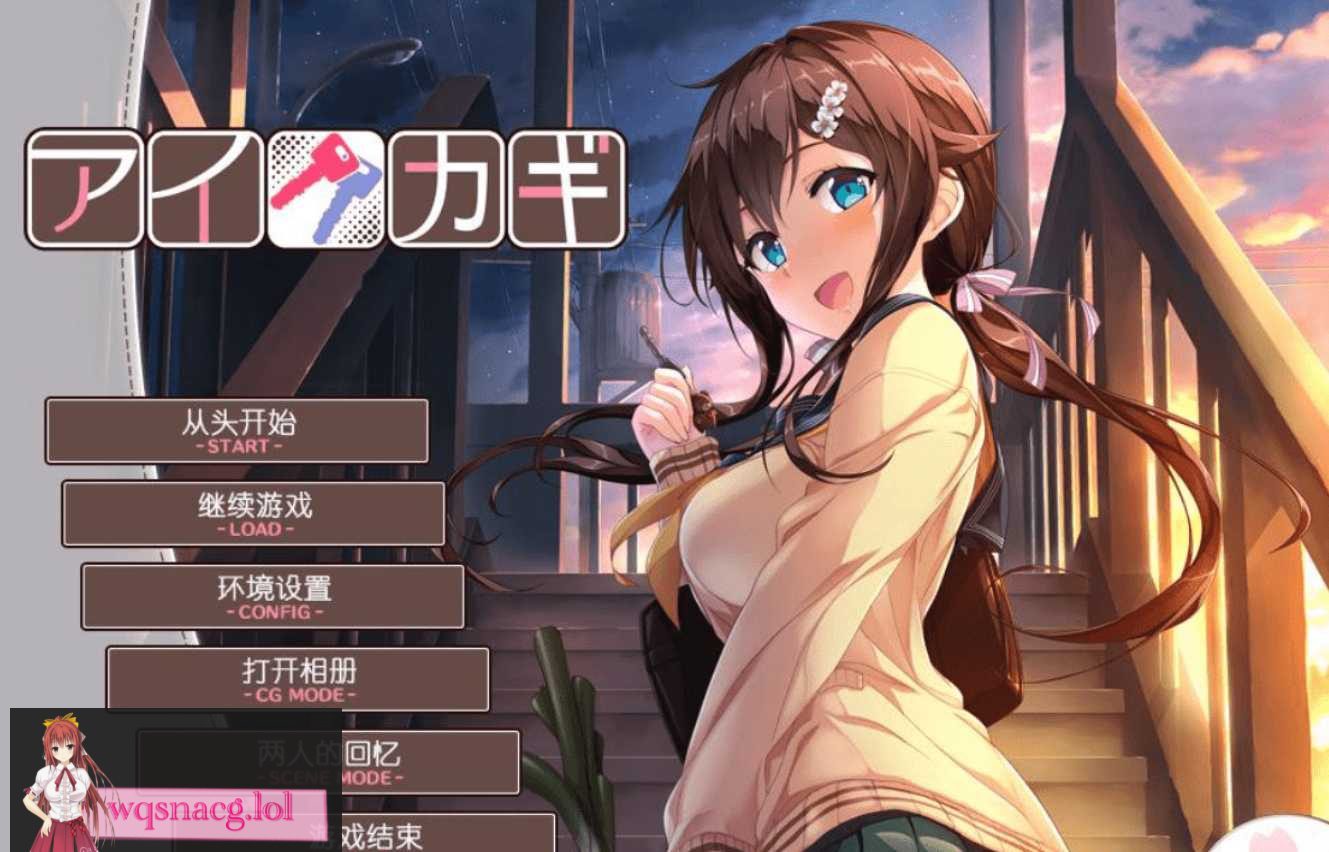Click the カ tile of the title logo
This screenshot has height=852, width=1329.
(x=448, y=188)
